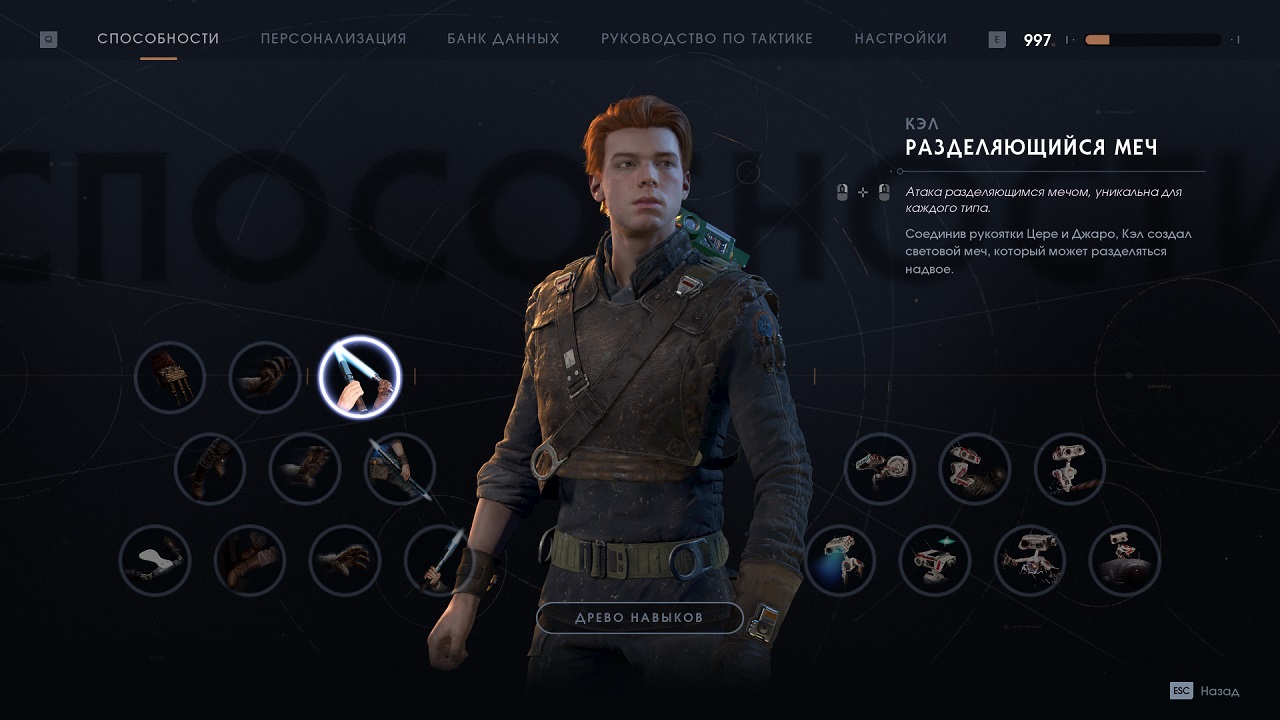
Task: Choose the open reaching hand ability
Action: pyautogui.click(x=345, y=560)
